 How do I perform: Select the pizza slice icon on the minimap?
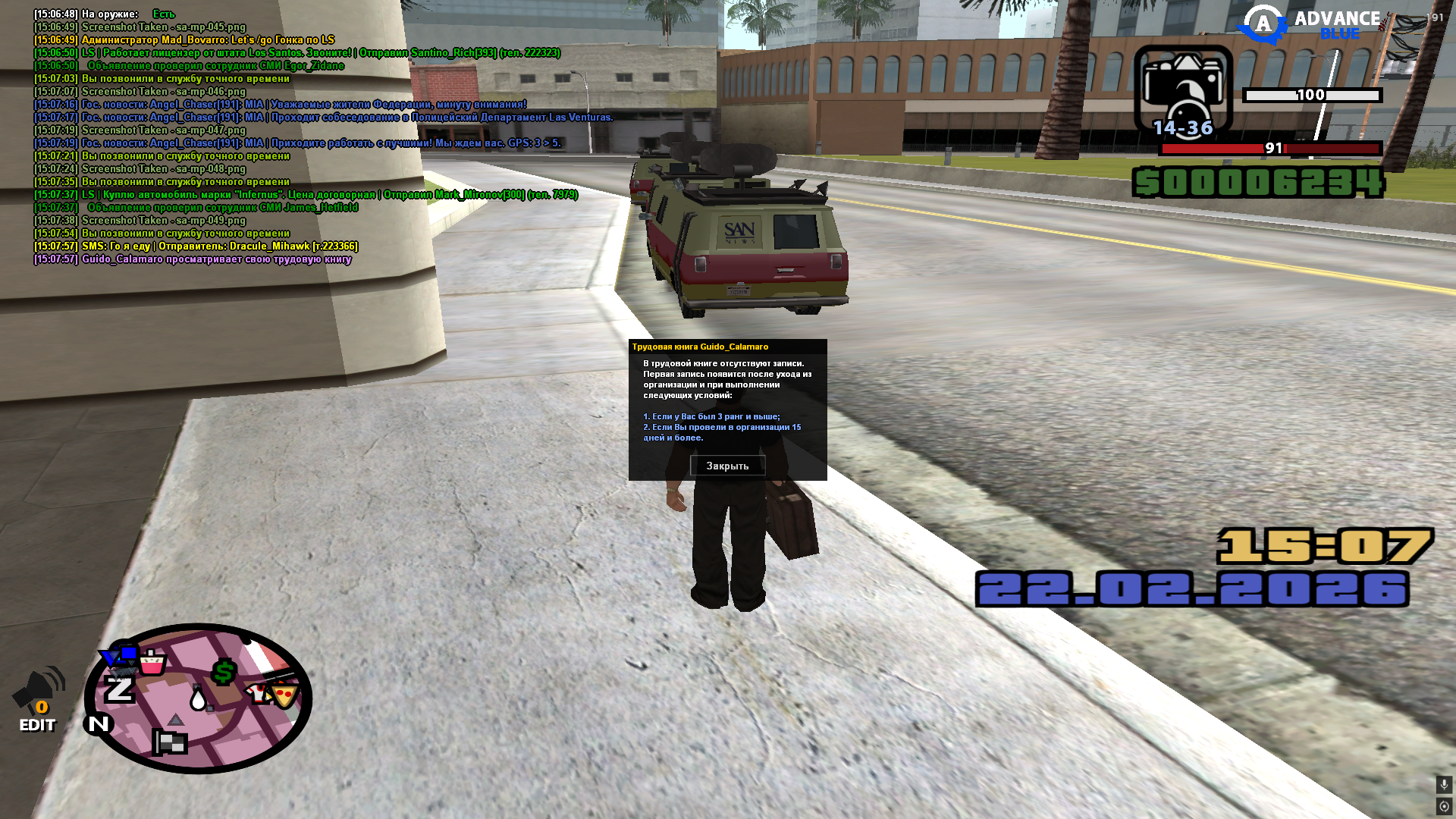[282, 697]
